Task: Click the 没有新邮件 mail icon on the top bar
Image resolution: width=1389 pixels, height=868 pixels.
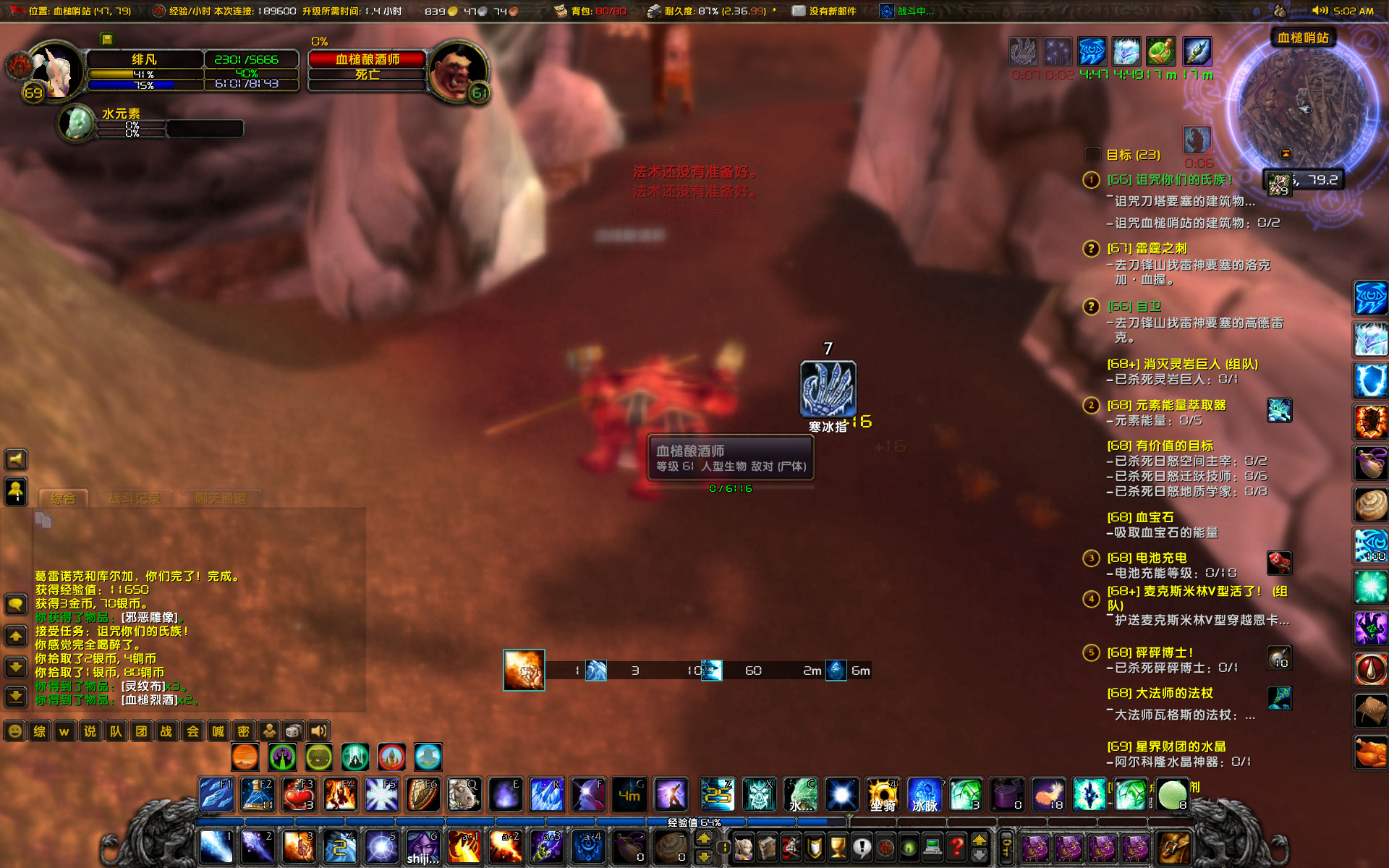Action: coord(798,11)
